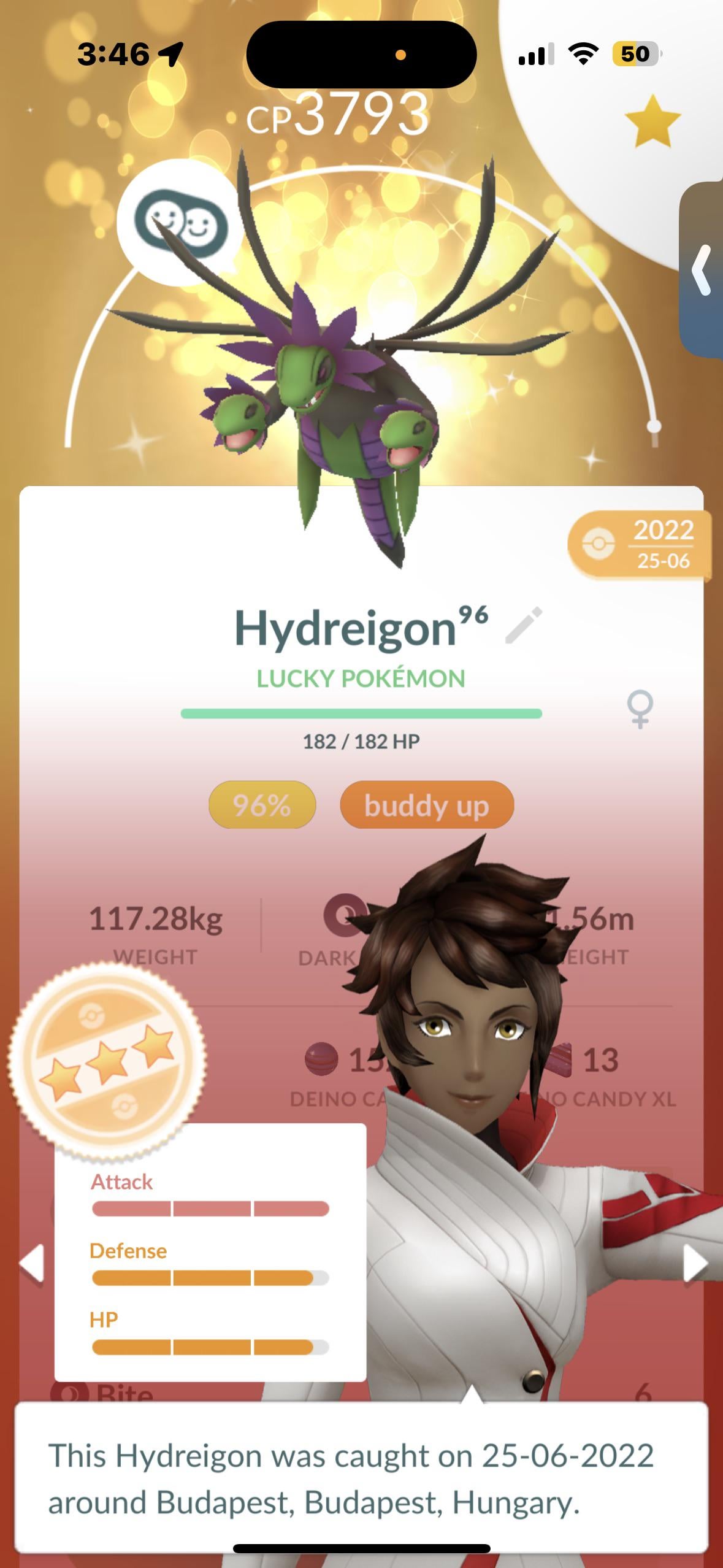
Task: Tap the orange buddy up button
Action: point(426,805)
